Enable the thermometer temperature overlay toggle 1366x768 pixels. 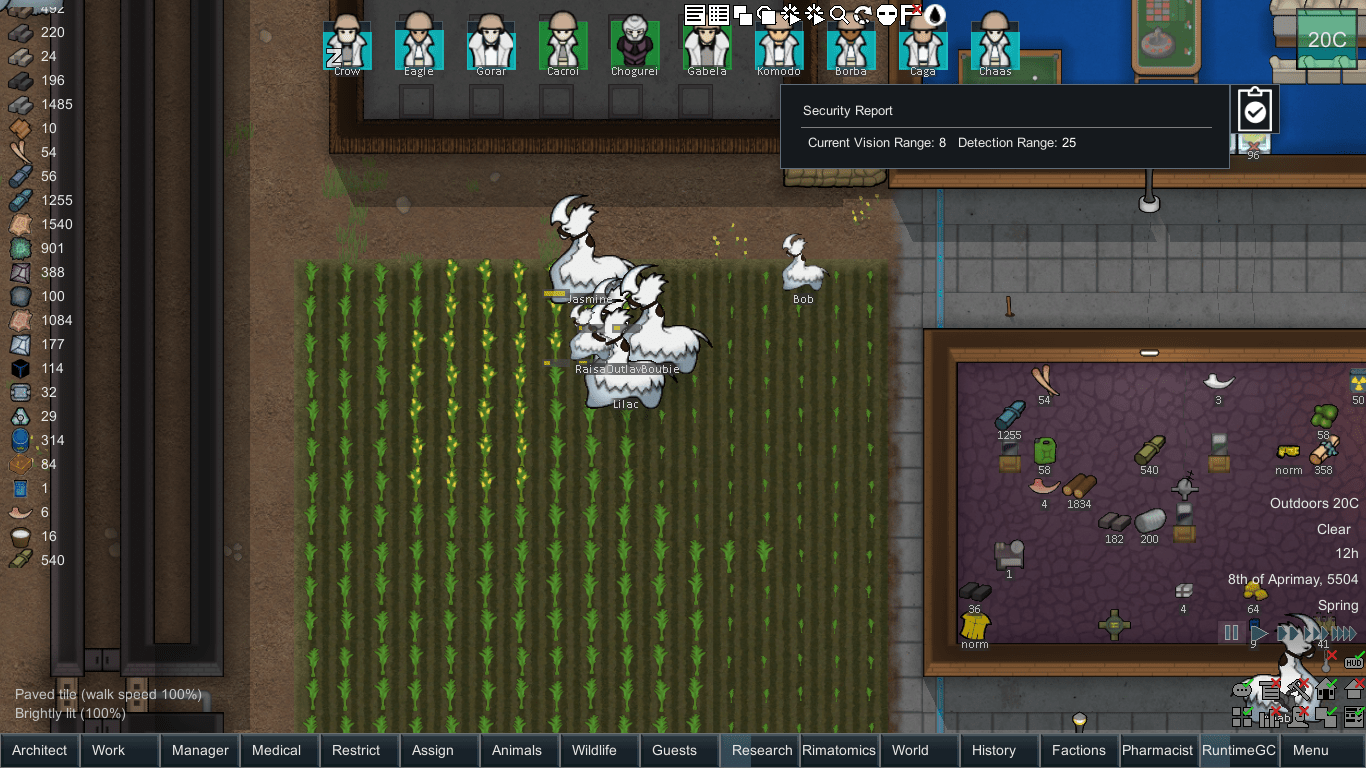coord(1327,663)
